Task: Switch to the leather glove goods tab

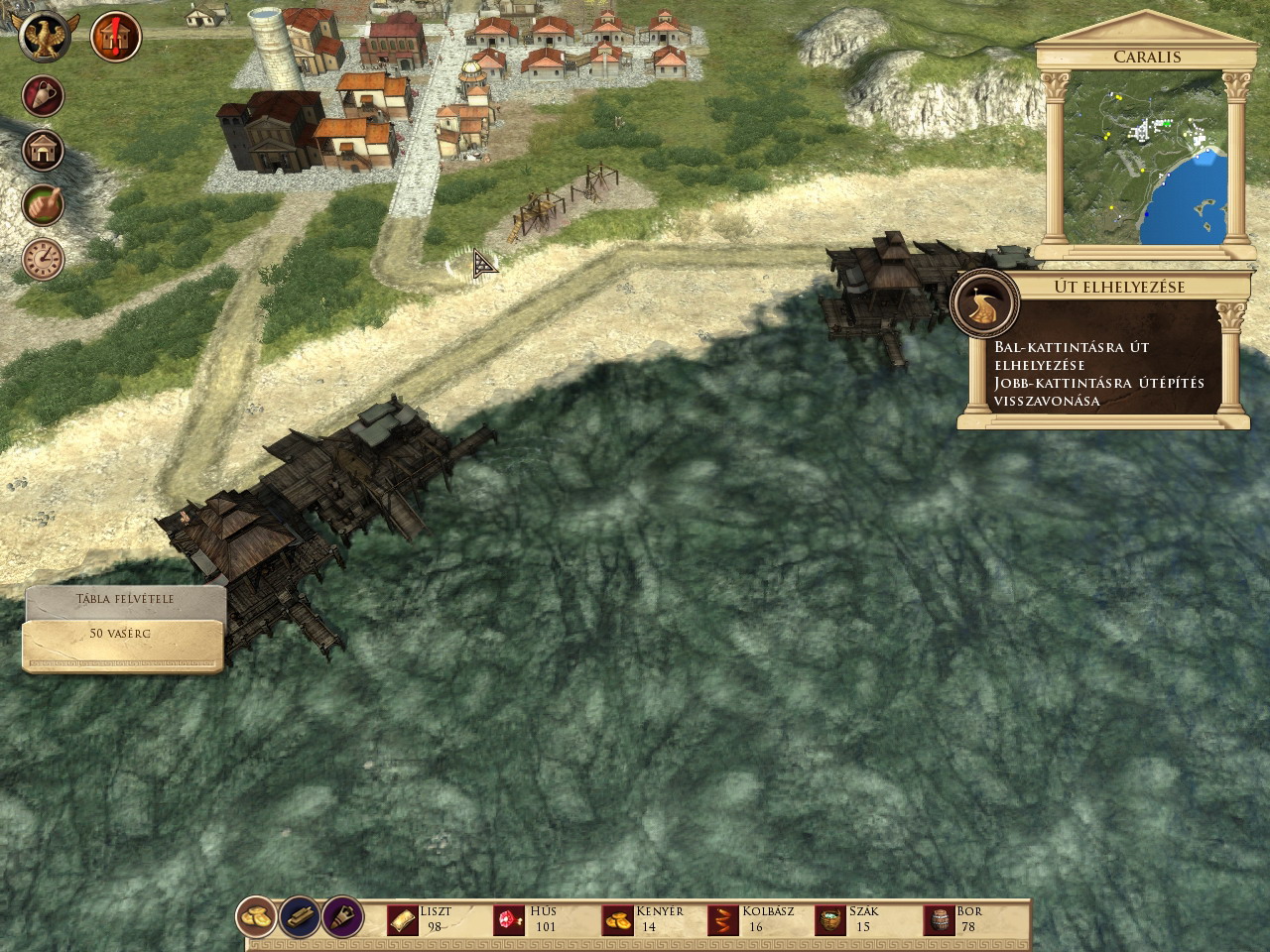Action: point(342,919)
